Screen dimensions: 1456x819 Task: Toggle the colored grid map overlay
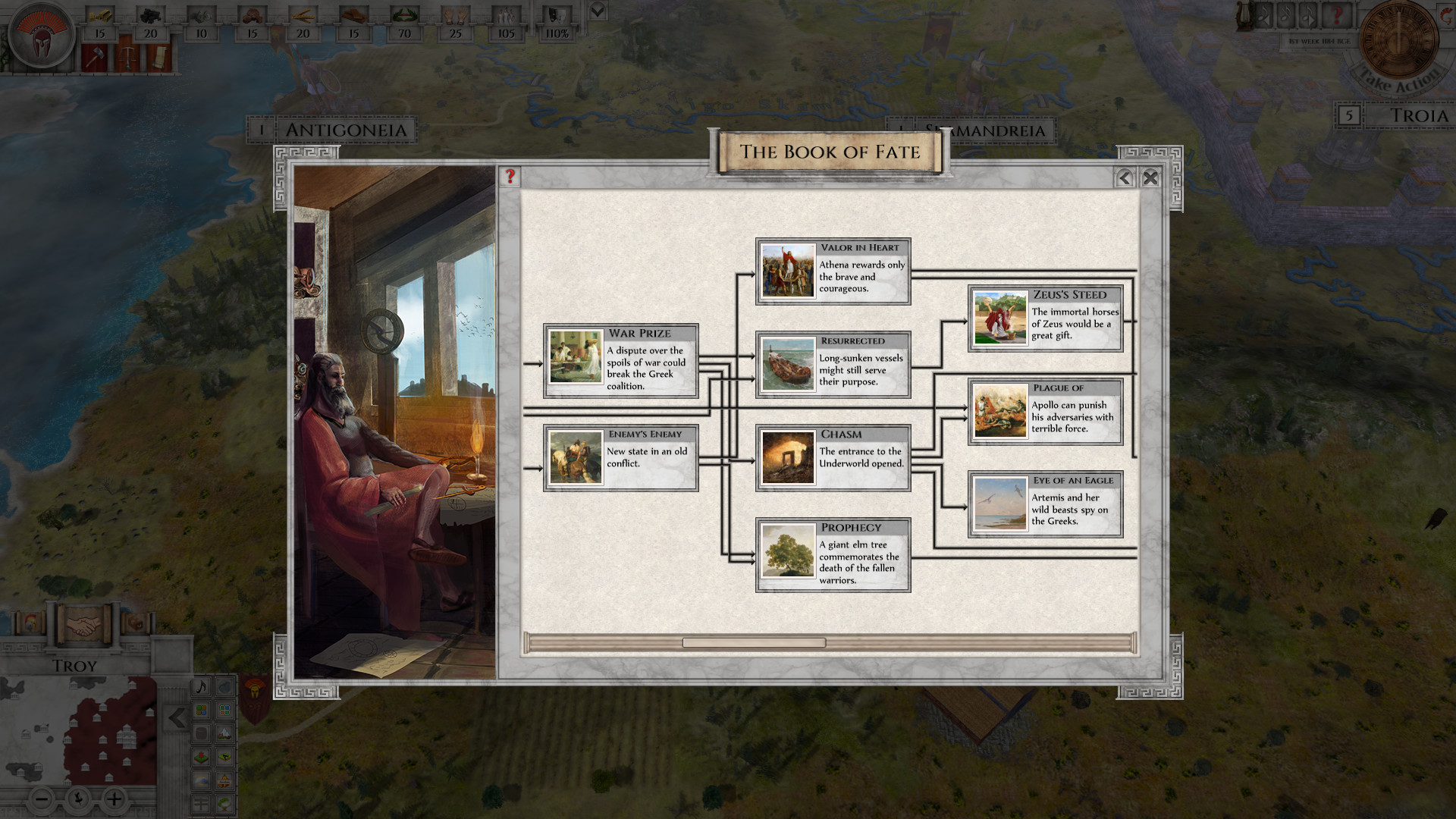coord(202,711)
